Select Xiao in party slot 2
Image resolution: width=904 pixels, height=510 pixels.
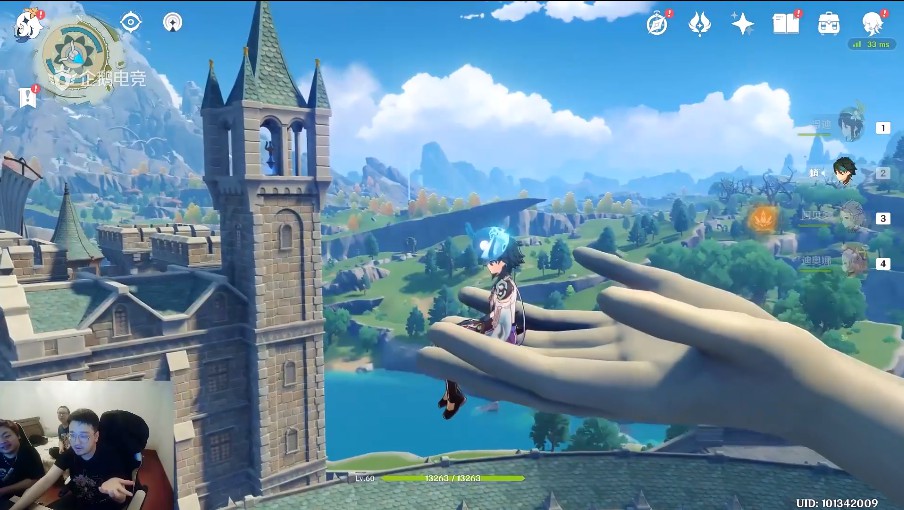pos(847,172)
